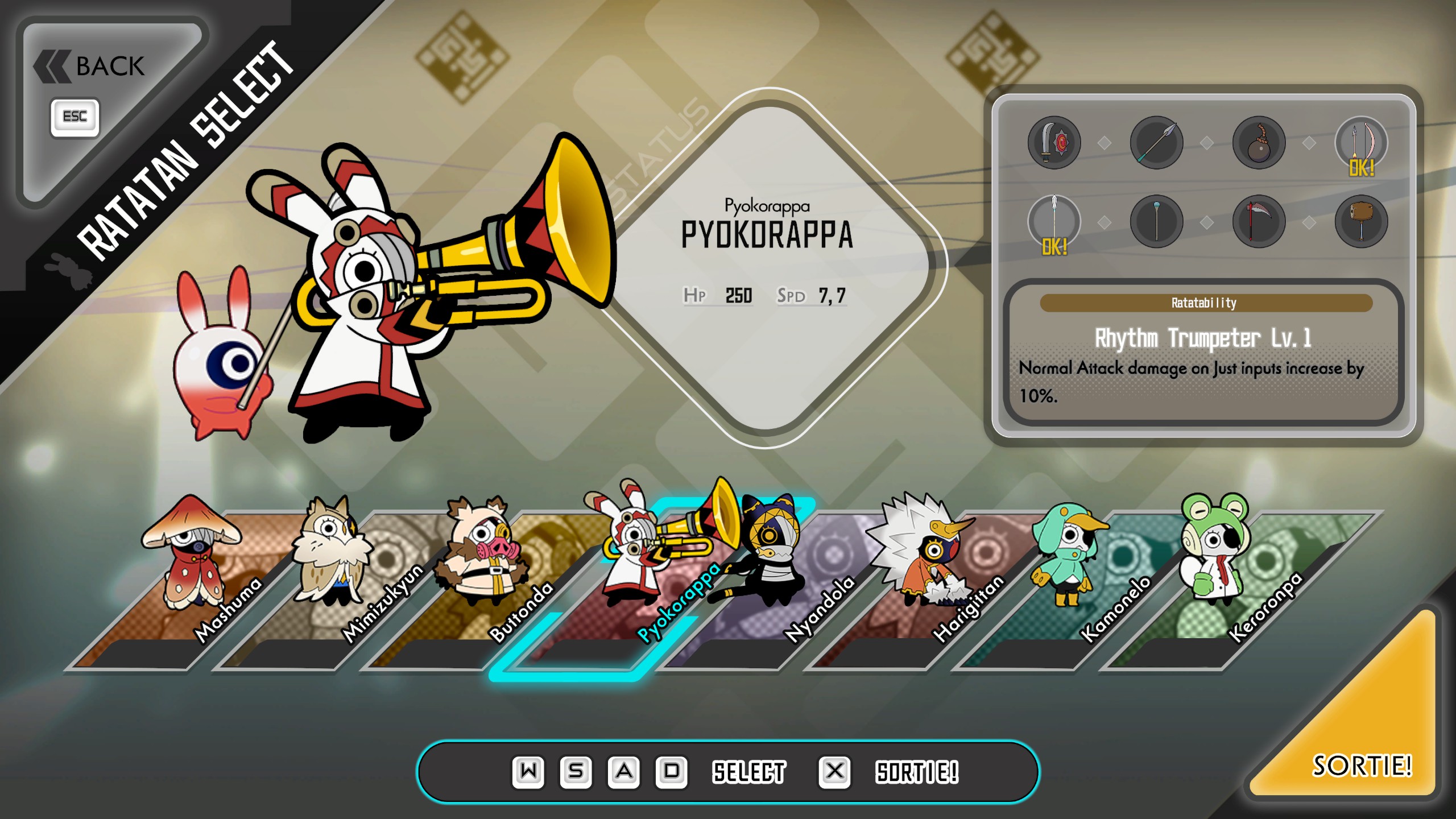This screenshot has width=1456, height=819.
Task: Choose the bomb weapon icon
Action: pos(1259,142)
